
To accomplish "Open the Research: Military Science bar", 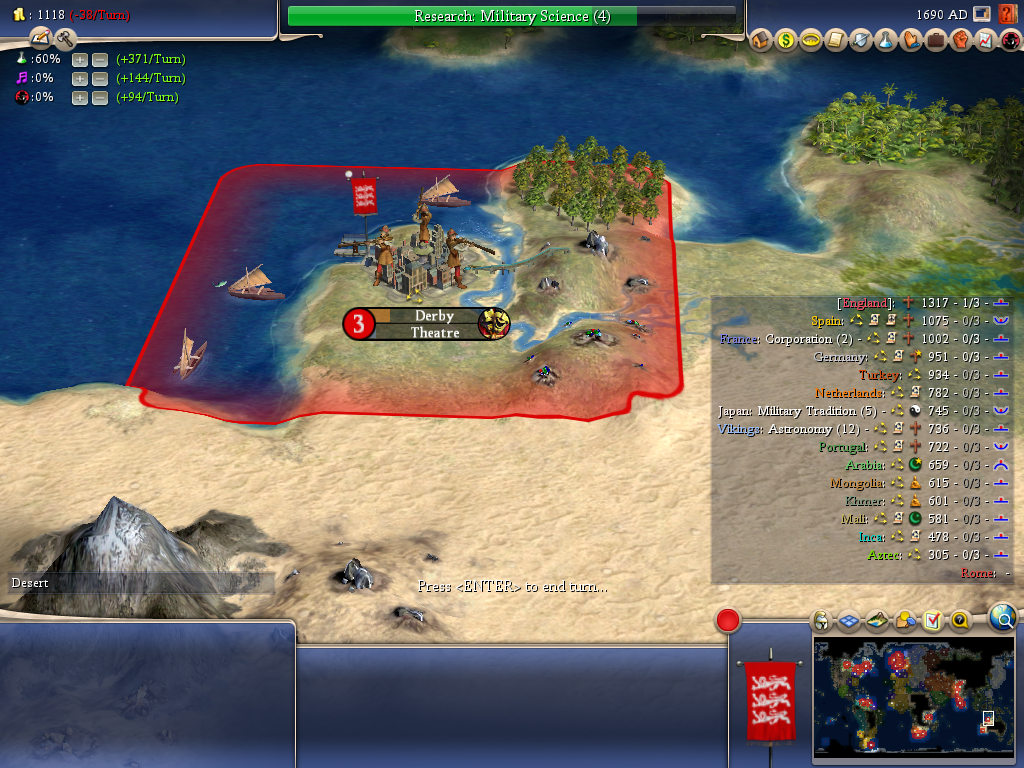I will click(511, 16).
